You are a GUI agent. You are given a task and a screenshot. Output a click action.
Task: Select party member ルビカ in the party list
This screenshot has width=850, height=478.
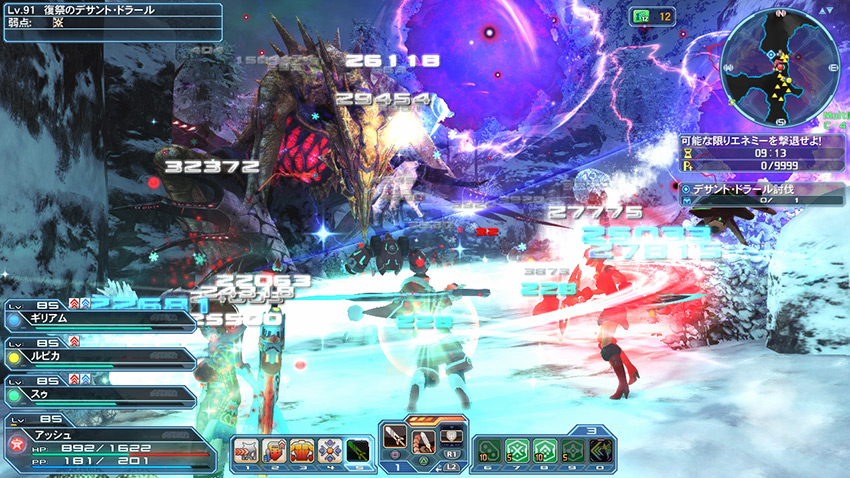tap(100, 357)
